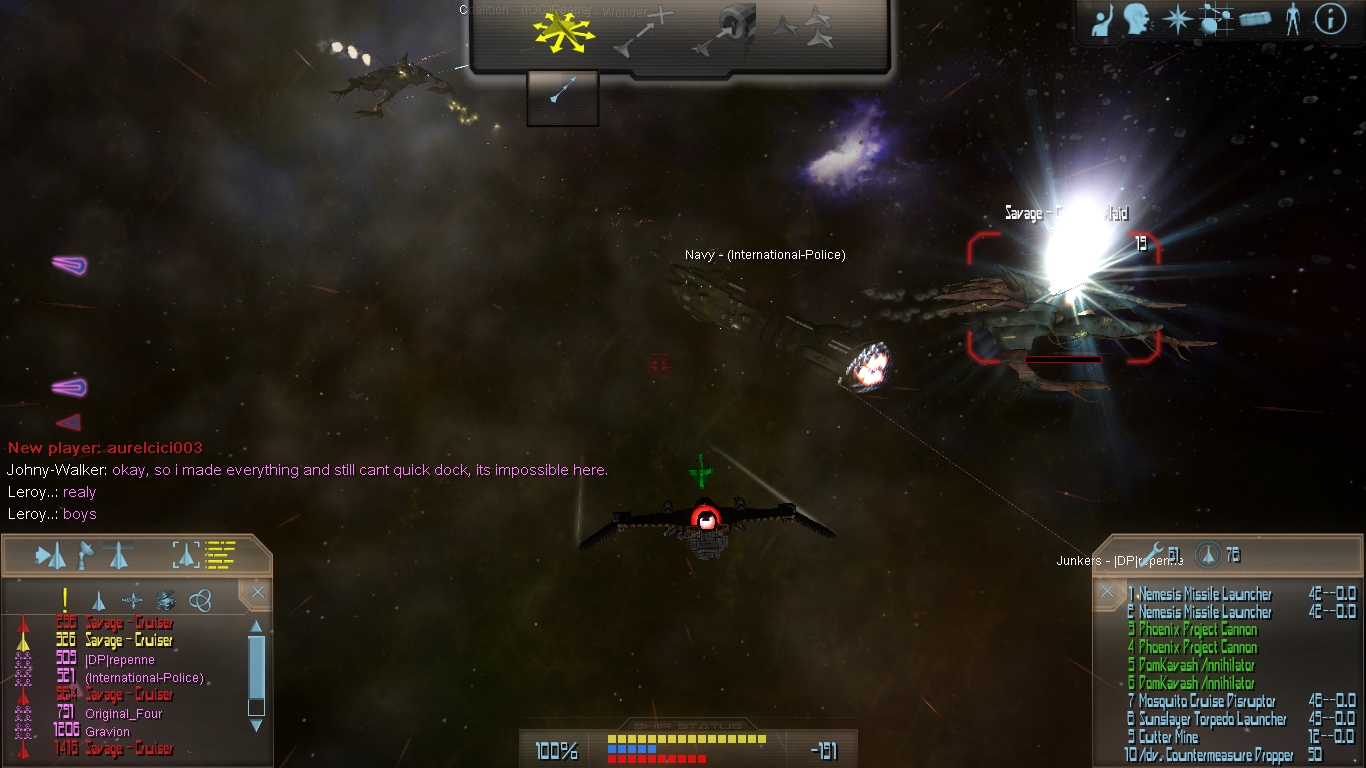Select Original_Four in the contact list
Screen dimensions: 1366x768
click(124, 714)
